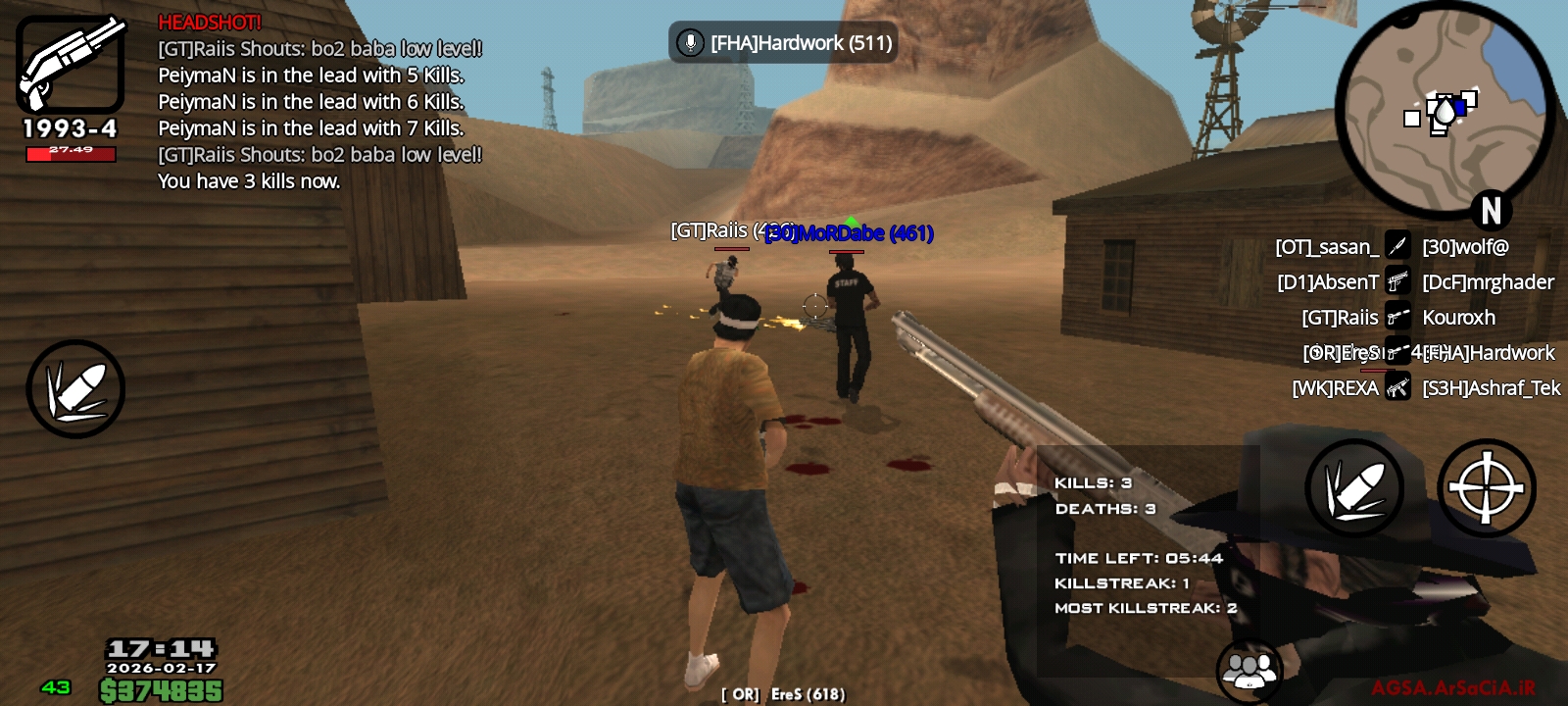Click the [30]MoRDabe (461) nametag
This screenshot has width=1568, height=706.
click(849, 233)
